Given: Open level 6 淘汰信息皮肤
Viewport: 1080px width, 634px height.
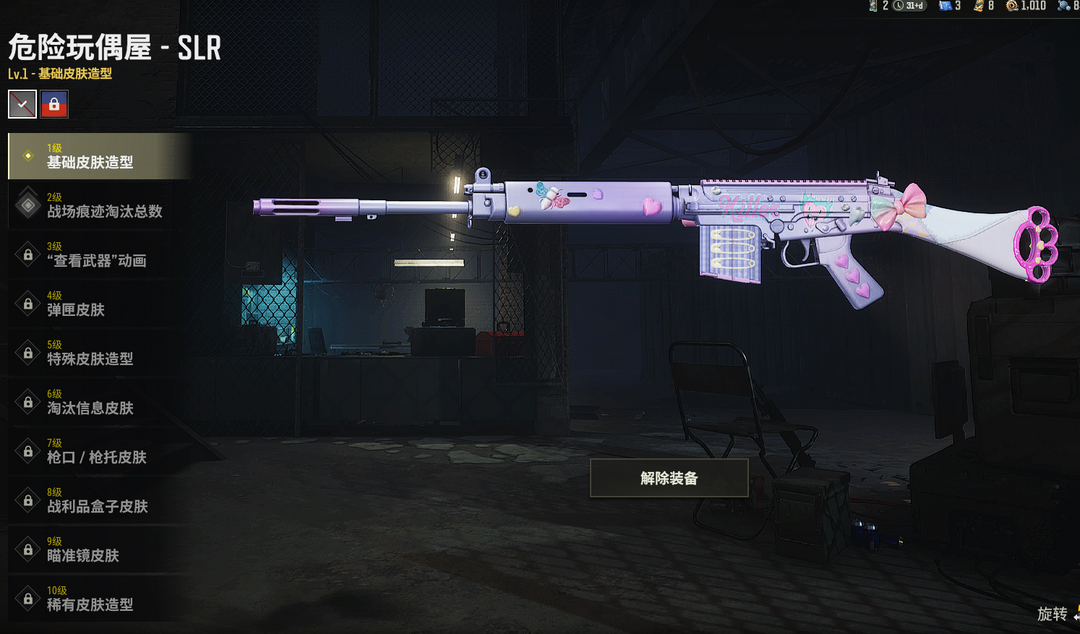Looking at the screenshot, I should (x=98, y=401).
